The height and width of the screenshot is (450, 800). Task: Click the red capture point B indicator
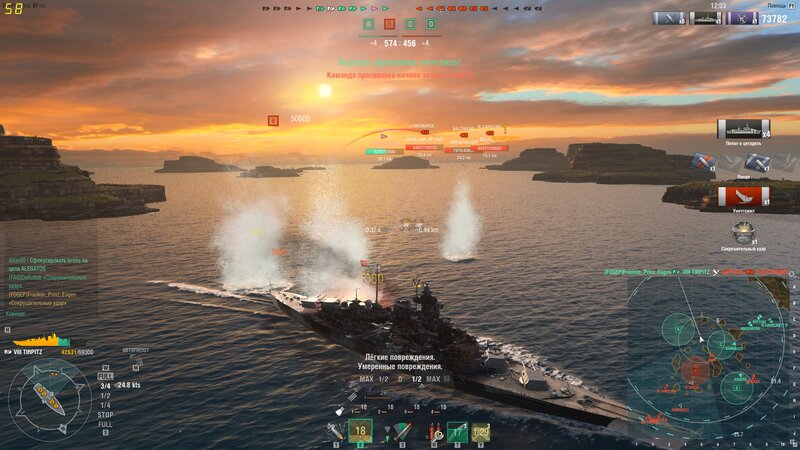pos(389,24)
